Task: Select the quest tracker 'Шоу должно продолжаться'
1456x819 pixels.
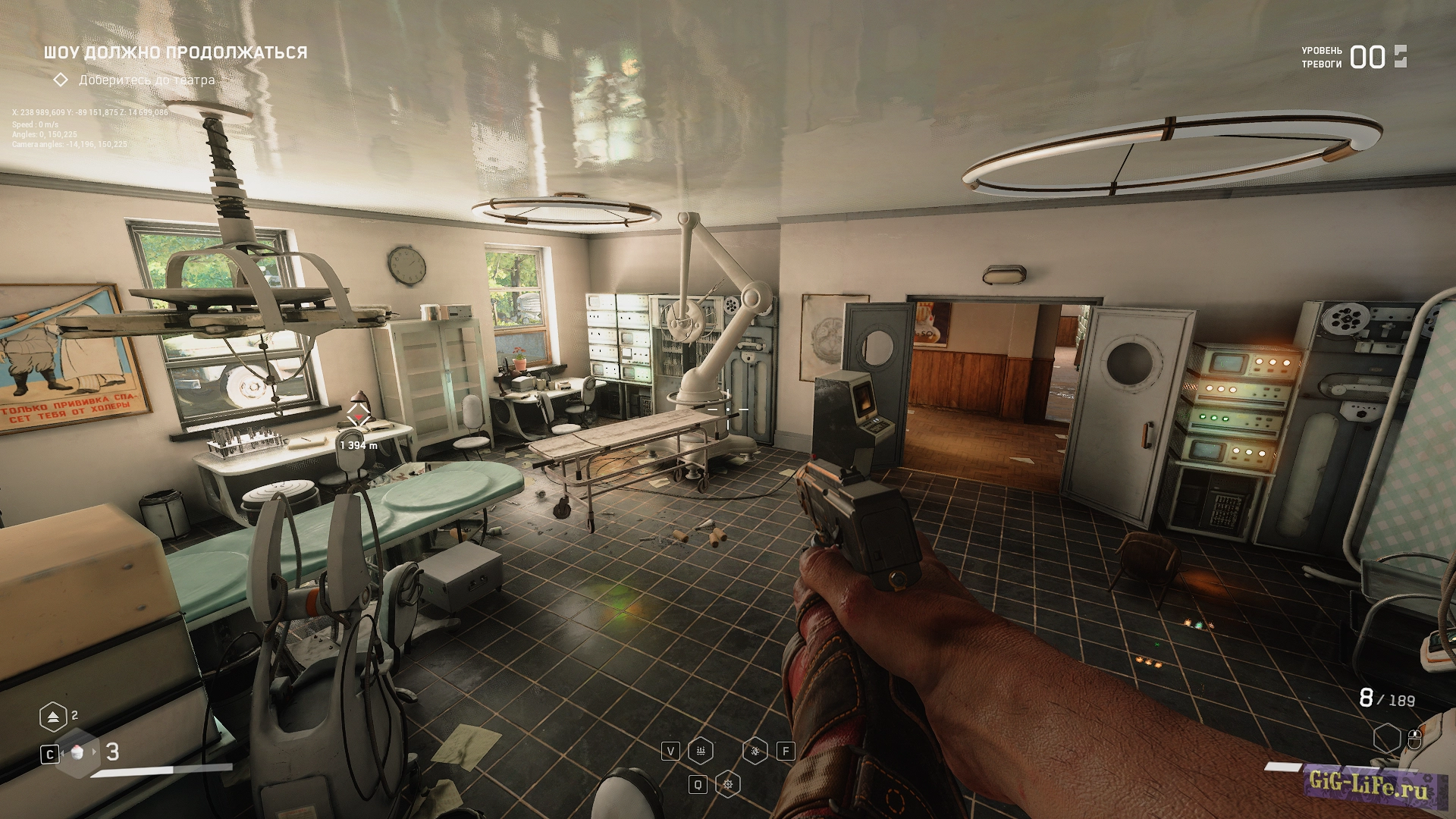Action: [x=175, y=52]
